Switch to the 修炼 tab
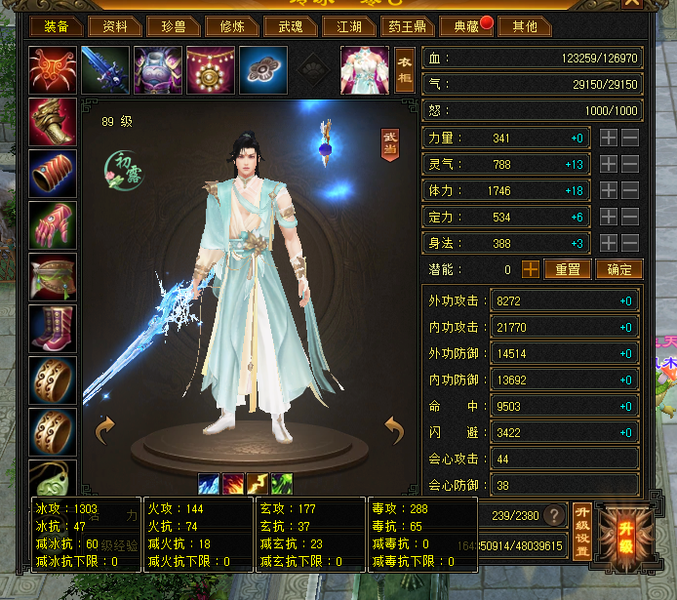The width and height of the screenshot is (677, 600). tap(230, 26)
